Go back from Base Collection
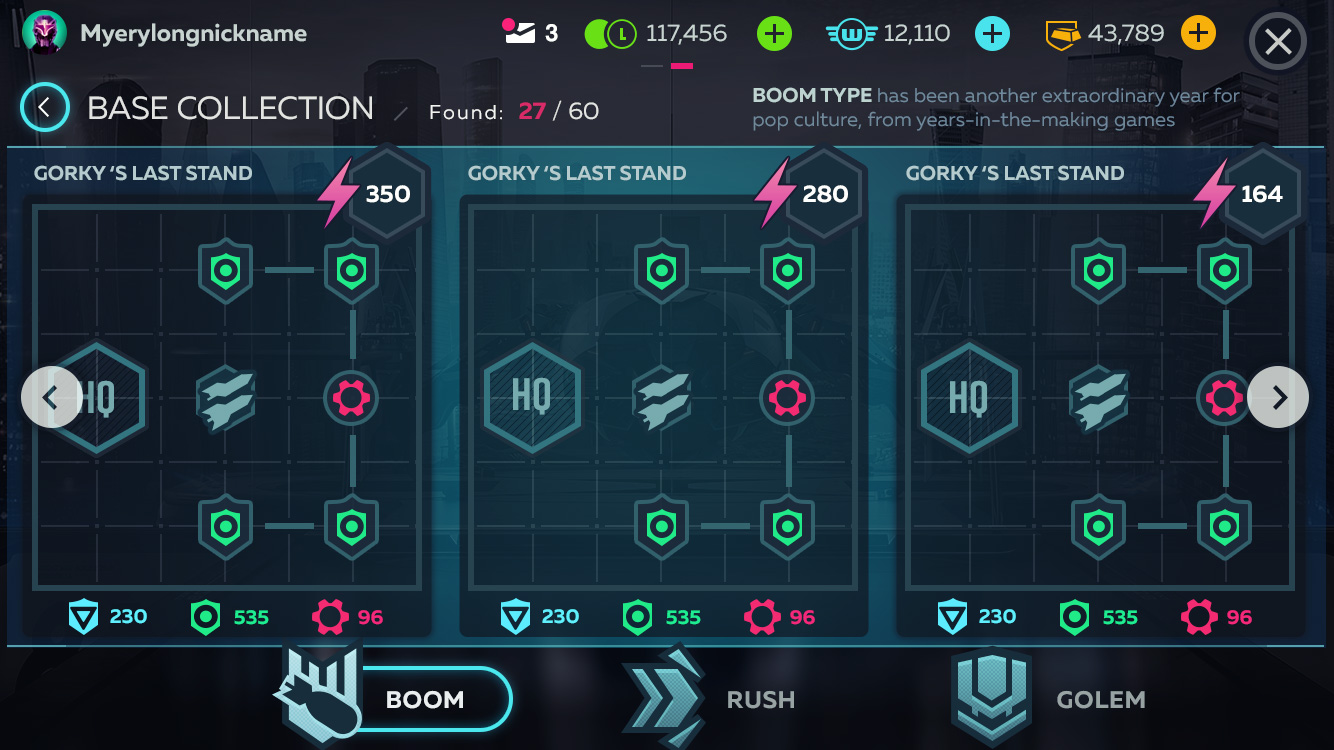The height and width of the screenshot is (750, 1334). click(x=45, y=108)
